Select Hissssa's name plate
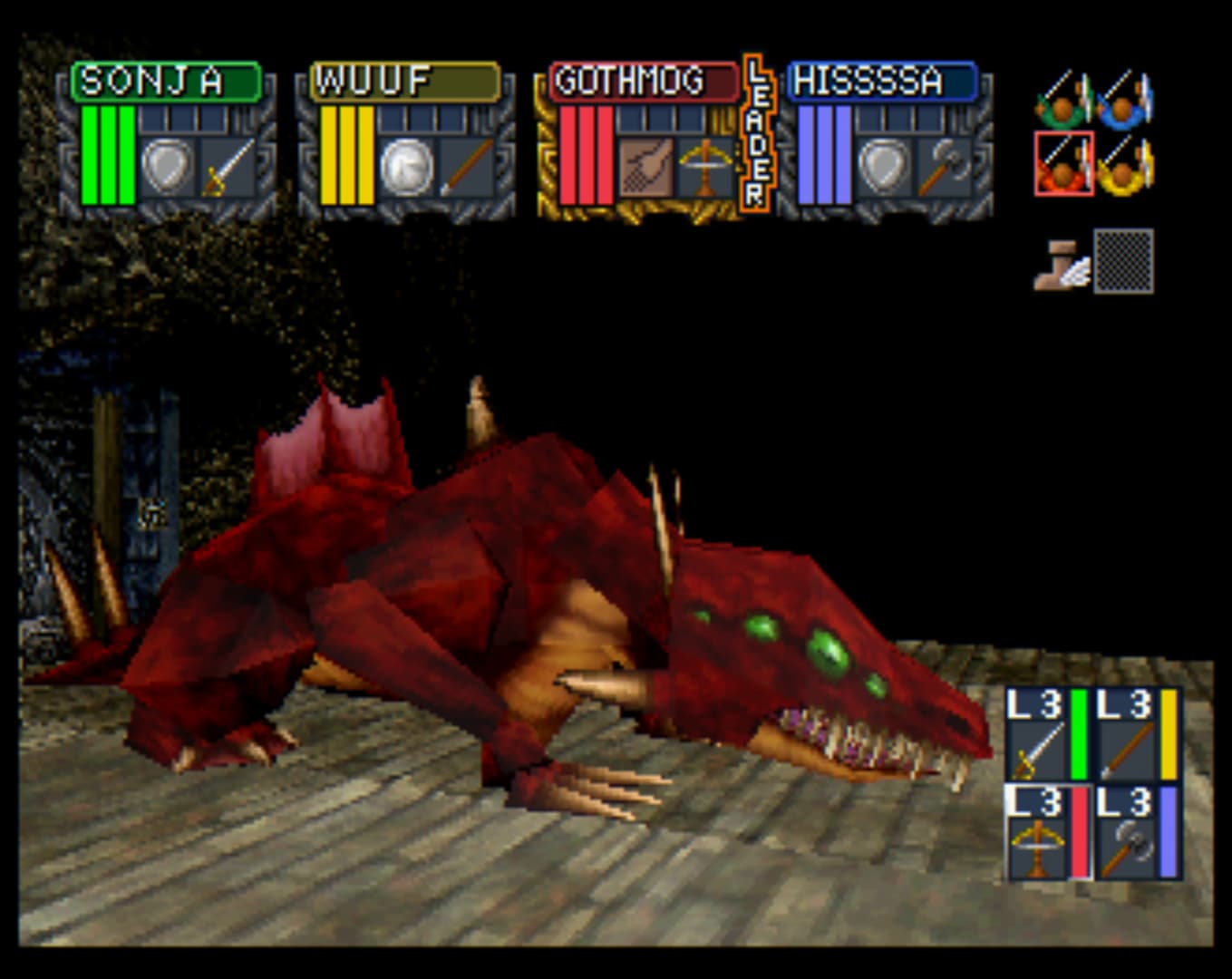Viewport: 1232px width, 979px height. 881,82
